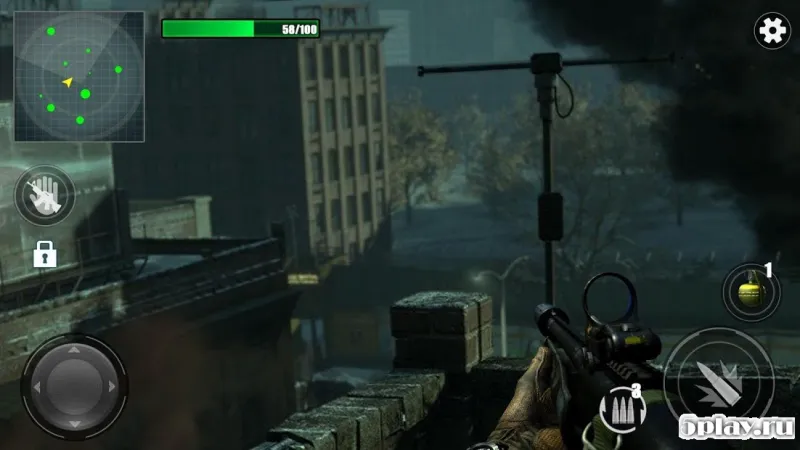The image size is (800, 450).
Task: Click the radar minimap
Action: pos(79,77)
